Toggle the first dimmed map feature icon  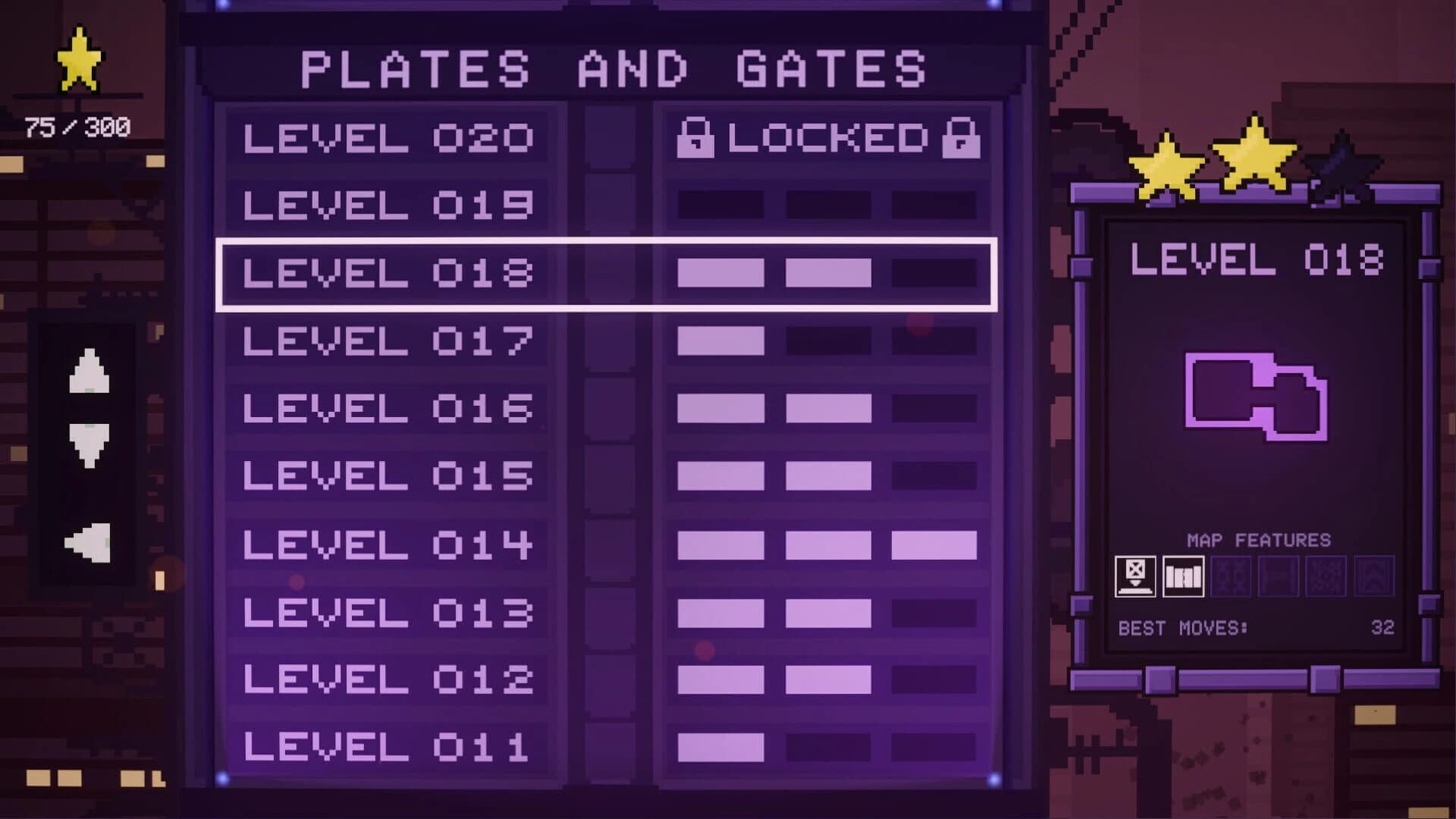[1230, 575]
